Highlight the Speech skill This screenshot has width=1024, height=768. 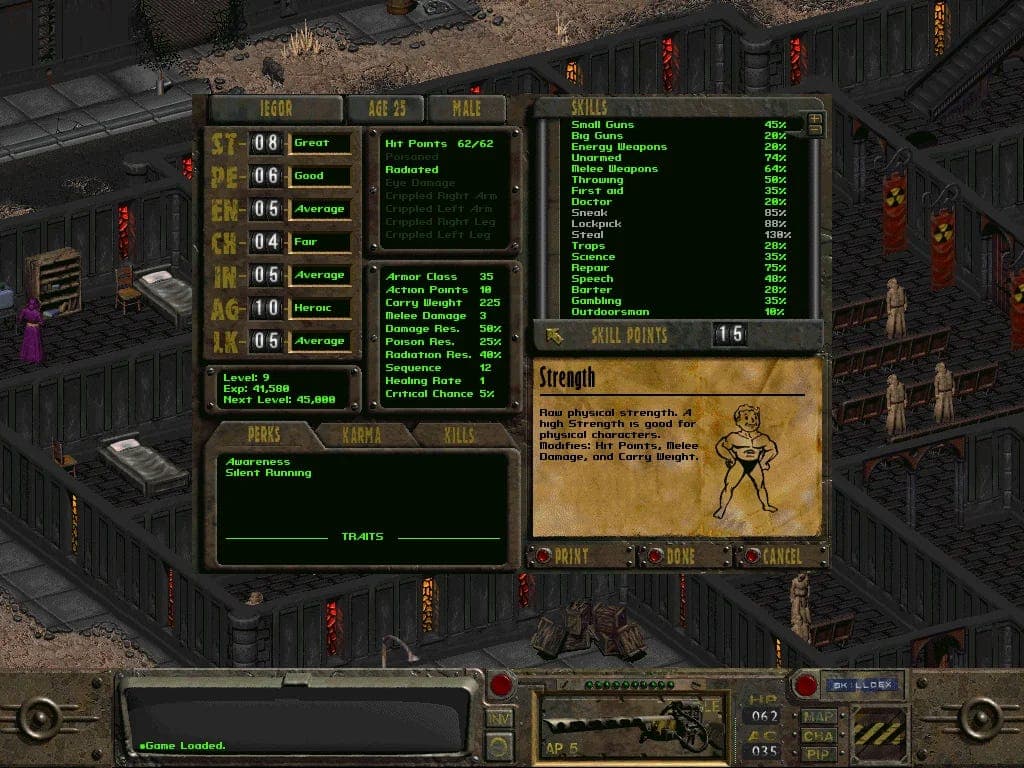click(592, 279)
